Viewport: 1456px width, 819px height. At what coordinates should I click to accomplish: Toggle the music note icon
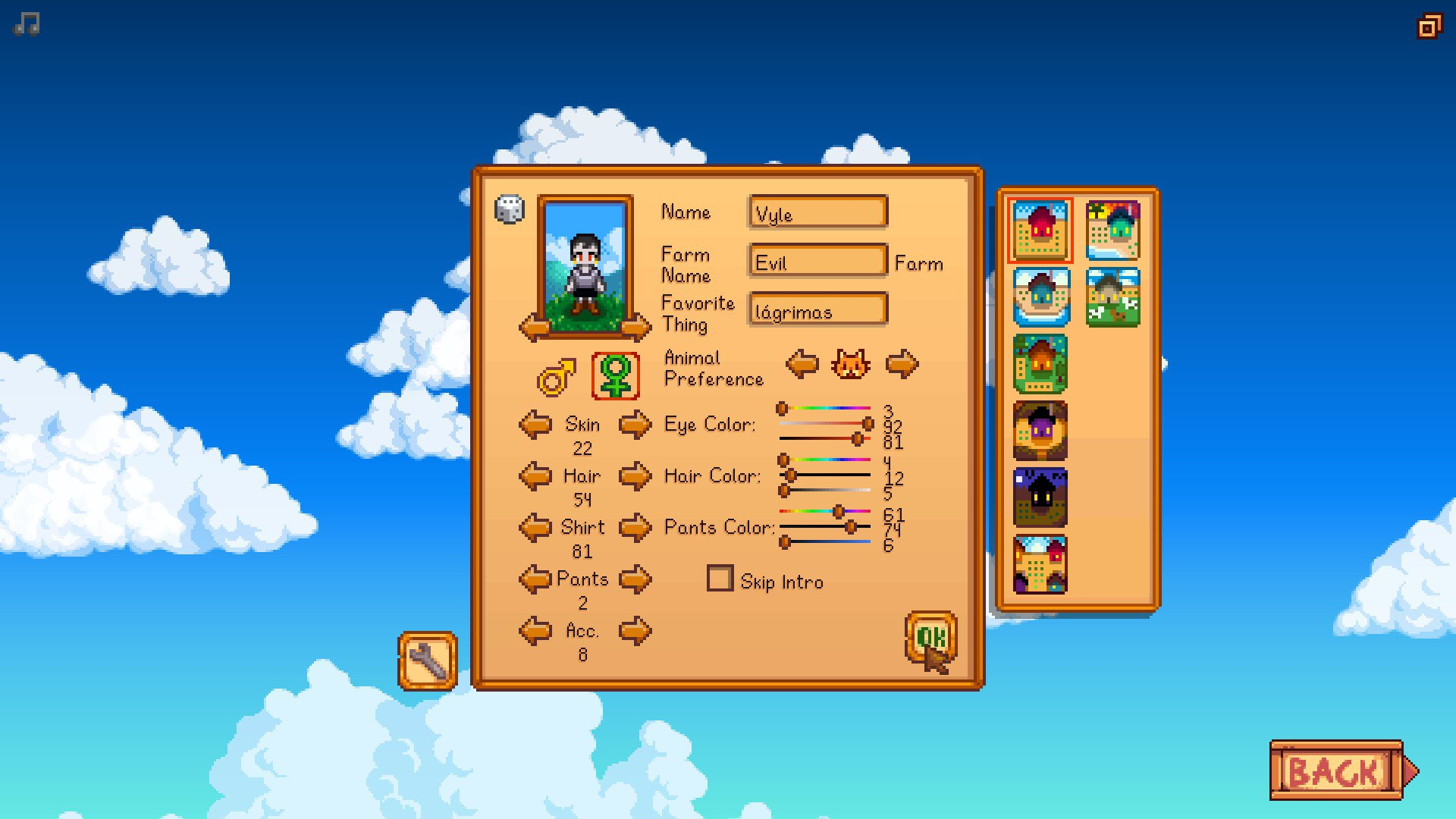pyautogui.click(x=27, y=24)
